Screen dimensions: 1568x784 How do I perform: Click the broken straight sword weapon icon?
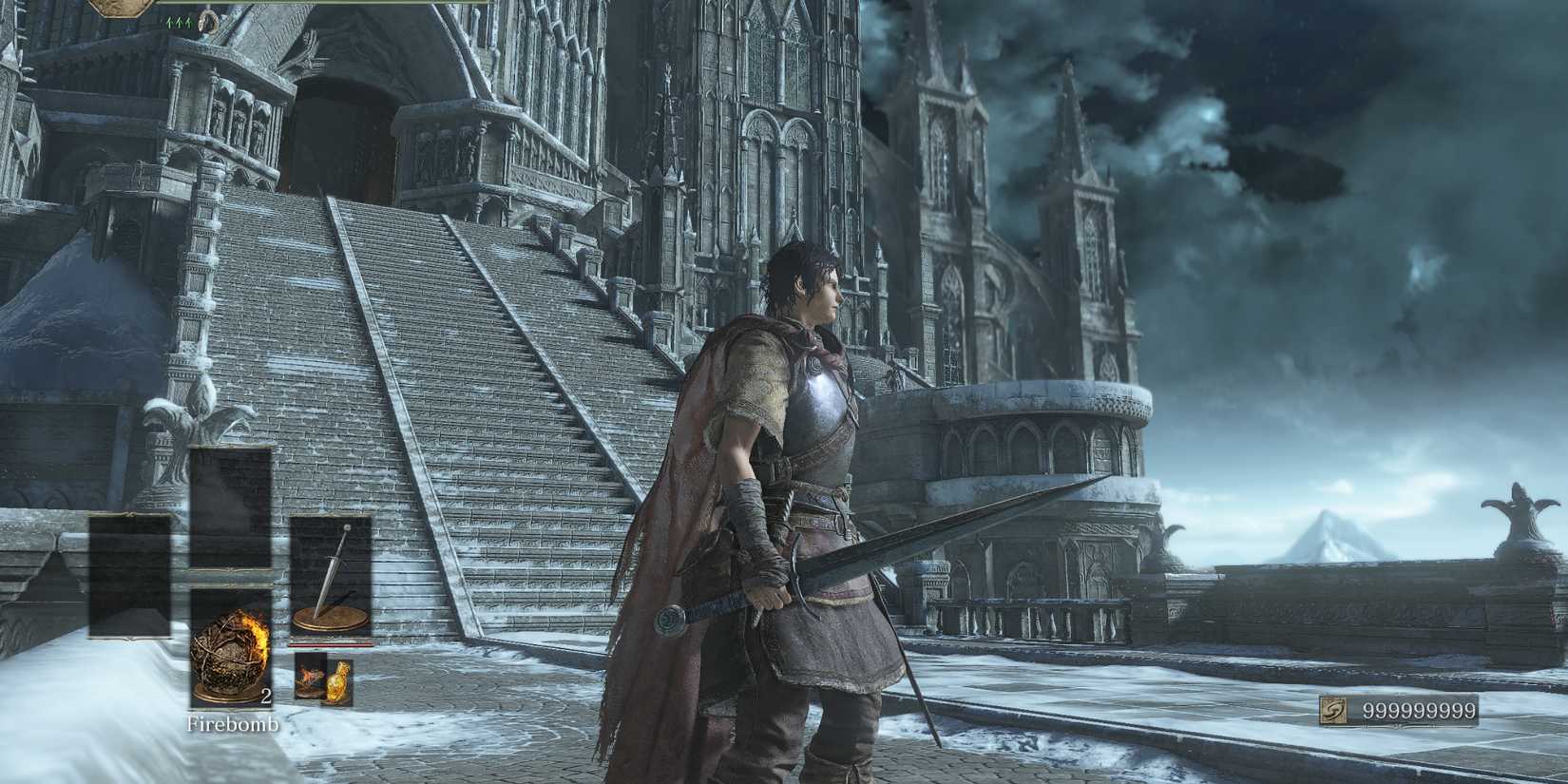point(333,574)
